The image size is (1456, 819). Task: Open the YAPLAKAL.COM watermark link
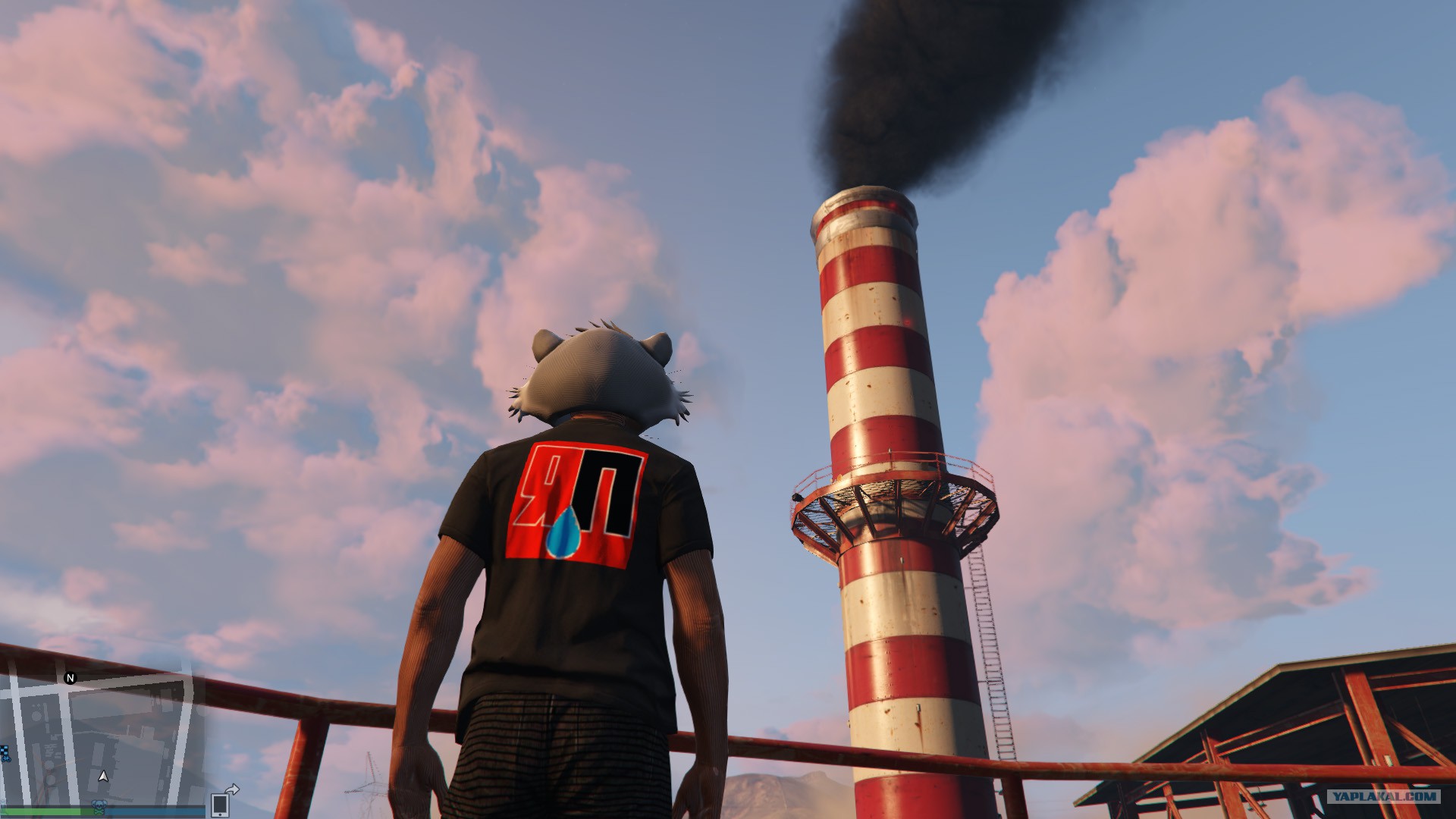point(1382,796)
